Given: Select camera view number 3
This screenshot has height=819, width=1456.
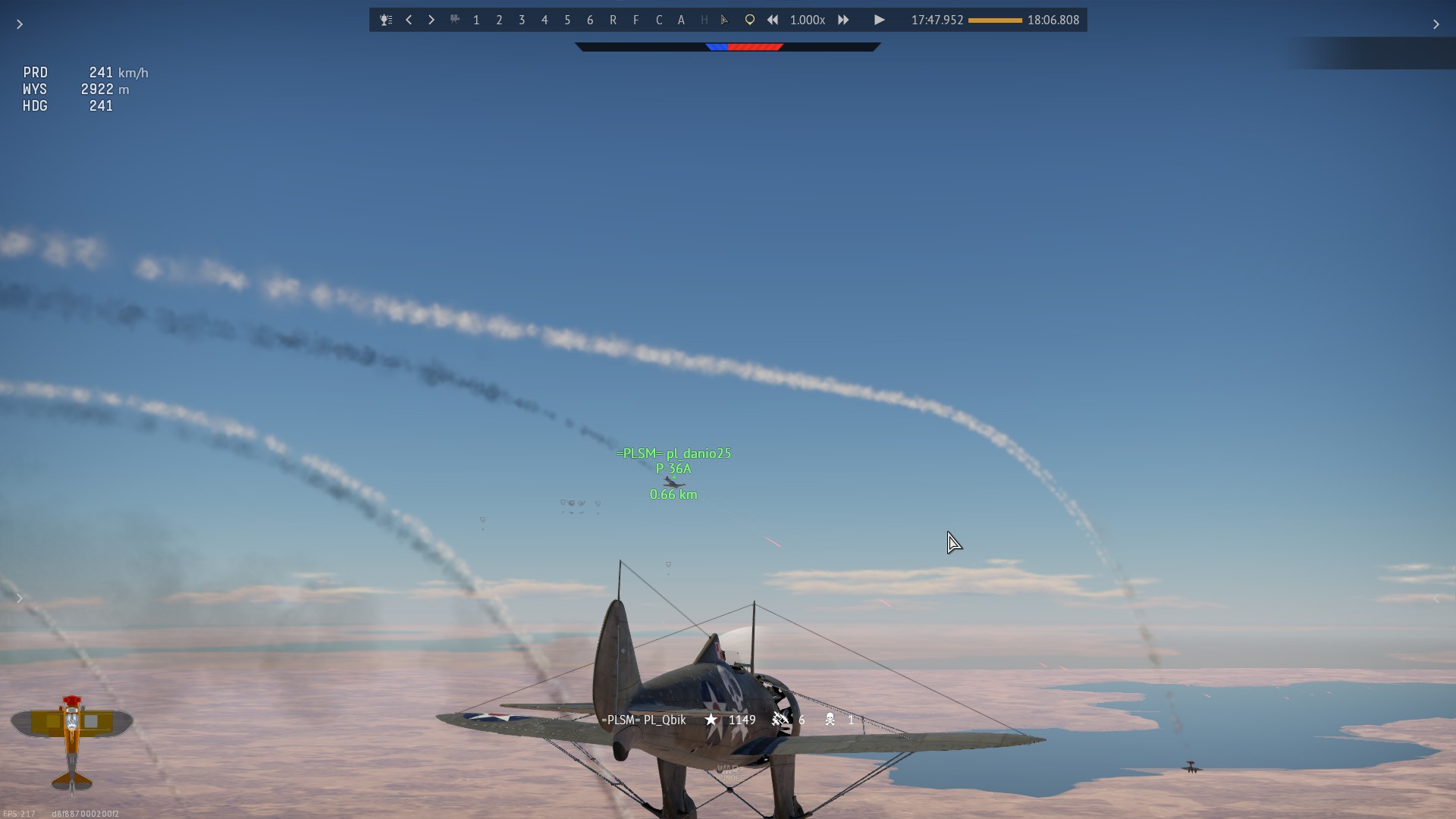Looking at the screenshot, I should click(522, 20).
